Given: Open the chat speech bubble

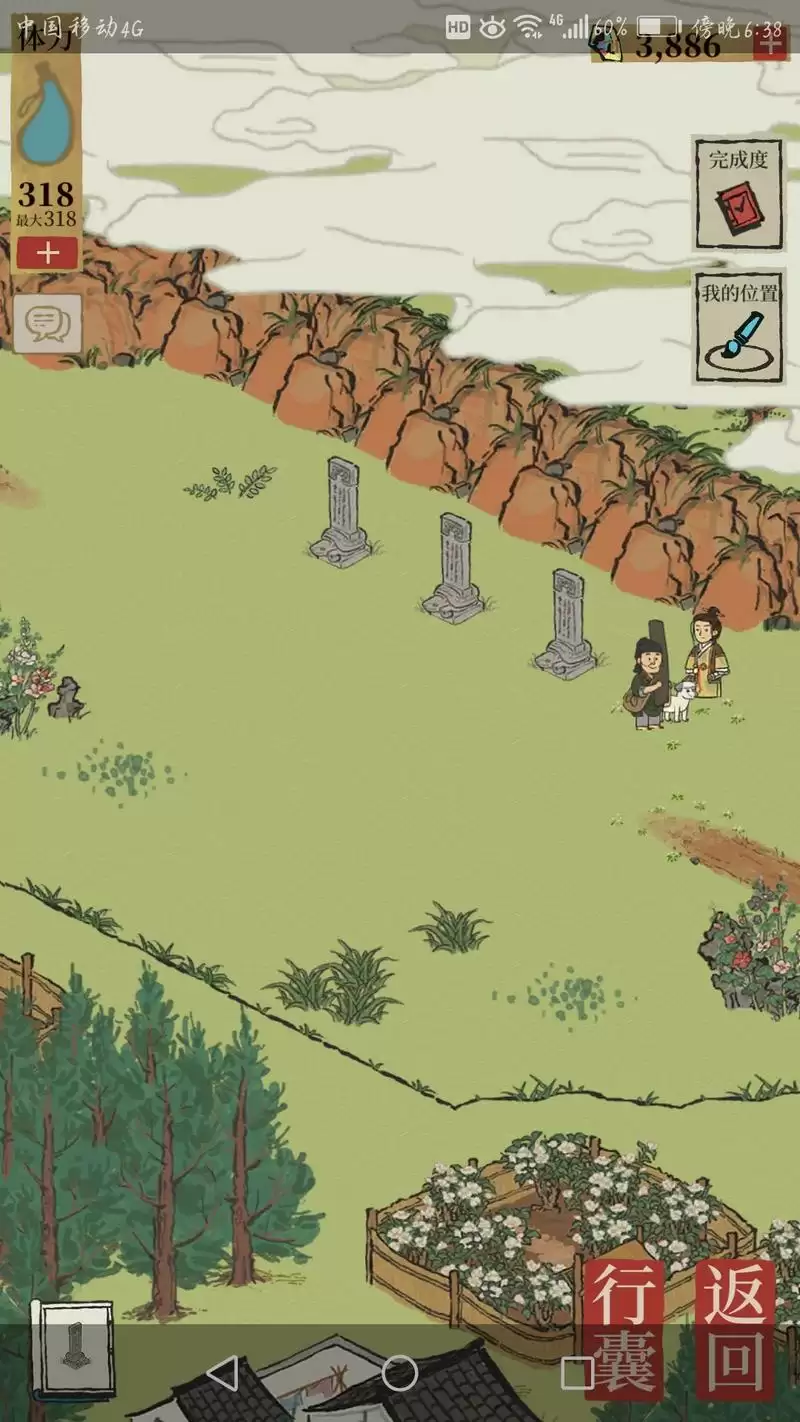Looking at the screenshot, I should pos(47,323).
